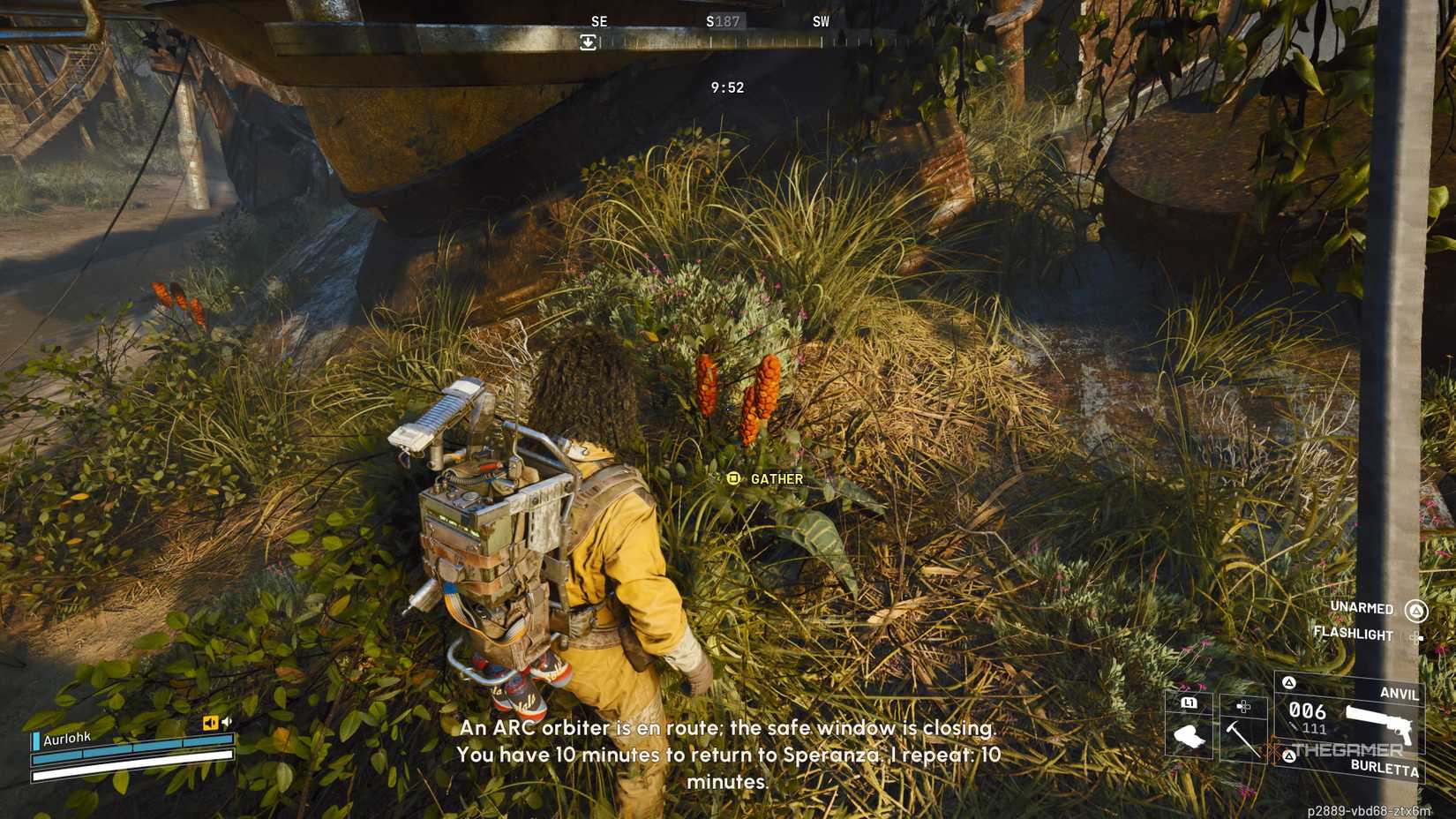Image resolution: width=1456 pixels, height=819 pixels.
Task: Select the SE marker on the compass bar
Action: click(600, 20)
